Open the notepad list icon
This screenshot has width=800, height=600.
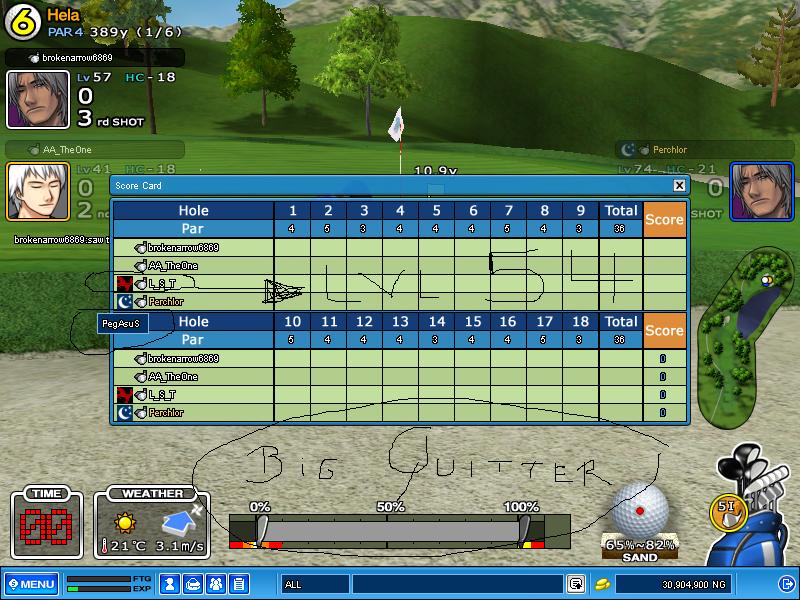pos(239,583)
